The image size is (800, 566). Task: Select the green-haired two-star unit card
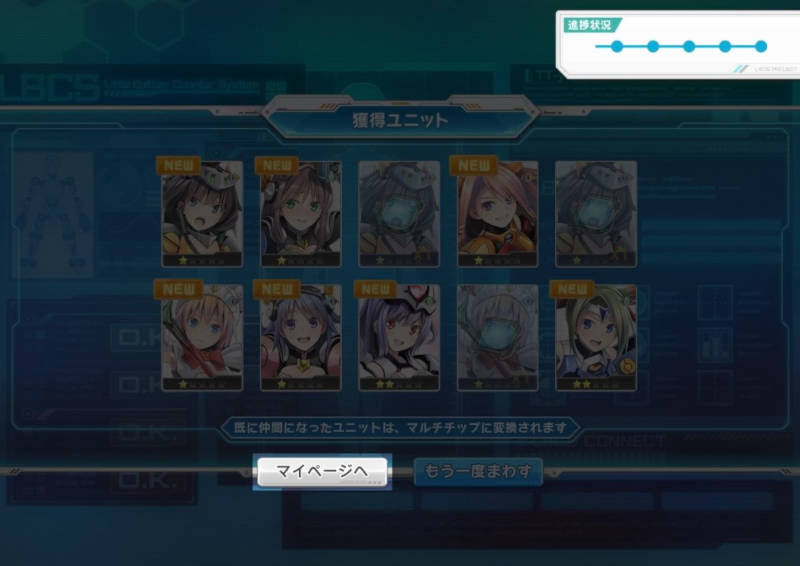596,337
